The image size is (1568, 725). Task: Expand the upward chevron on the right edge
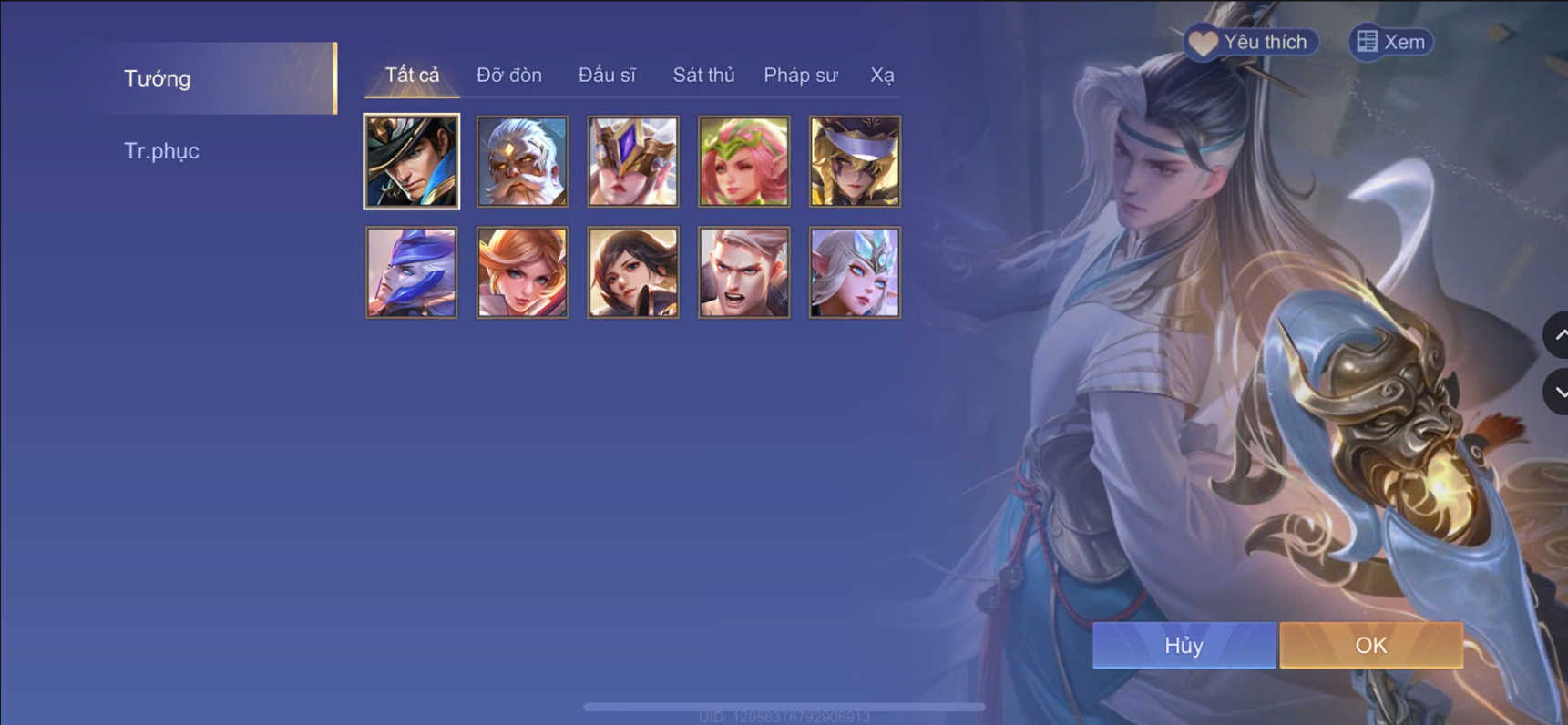coord(1560,336)
